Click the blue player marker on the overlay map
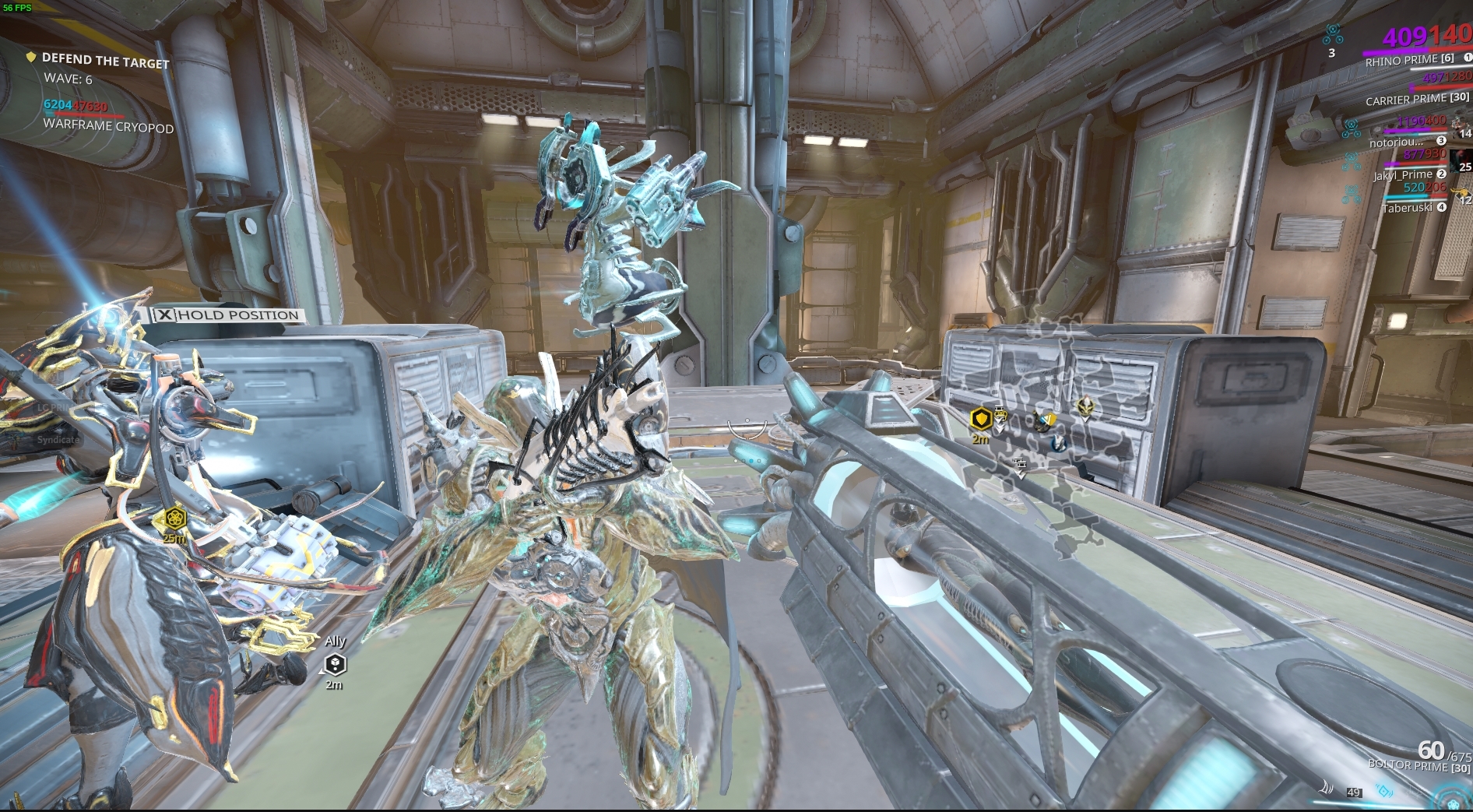This screenshot has width=1473, height=812. [1059, 444]
